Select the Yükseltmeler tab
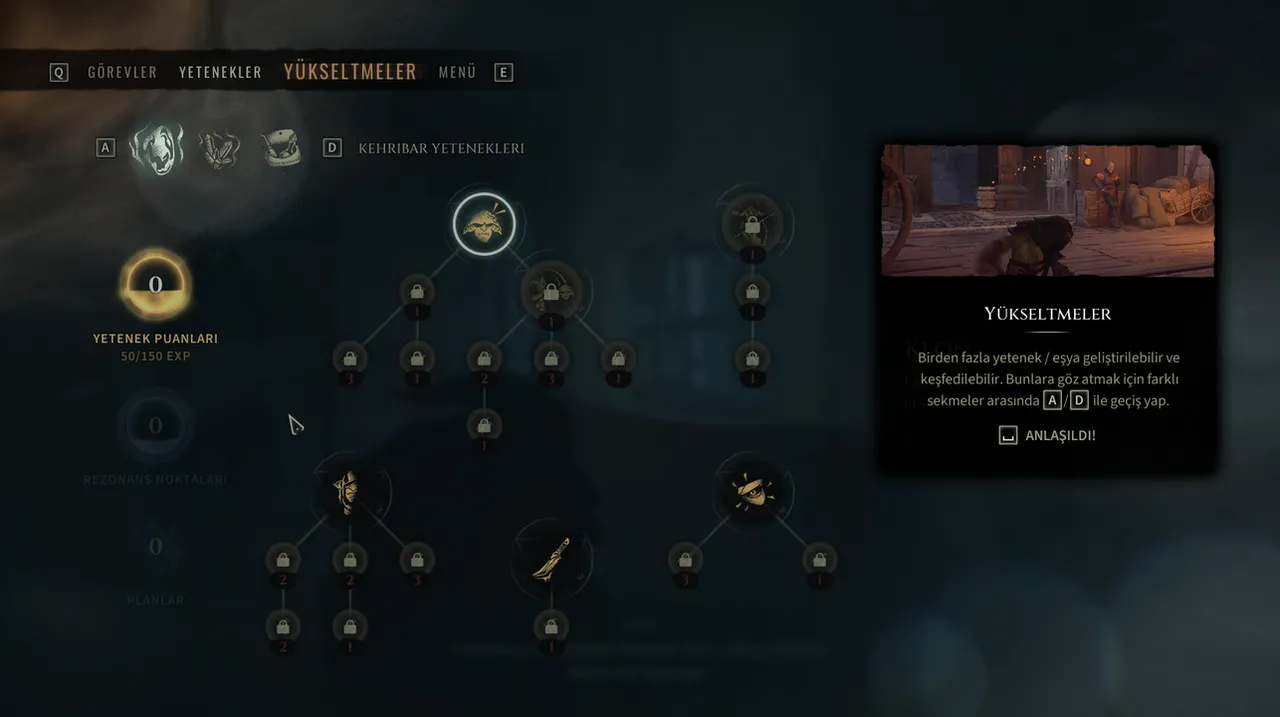 pyautogui.click(x=350, y=72)
